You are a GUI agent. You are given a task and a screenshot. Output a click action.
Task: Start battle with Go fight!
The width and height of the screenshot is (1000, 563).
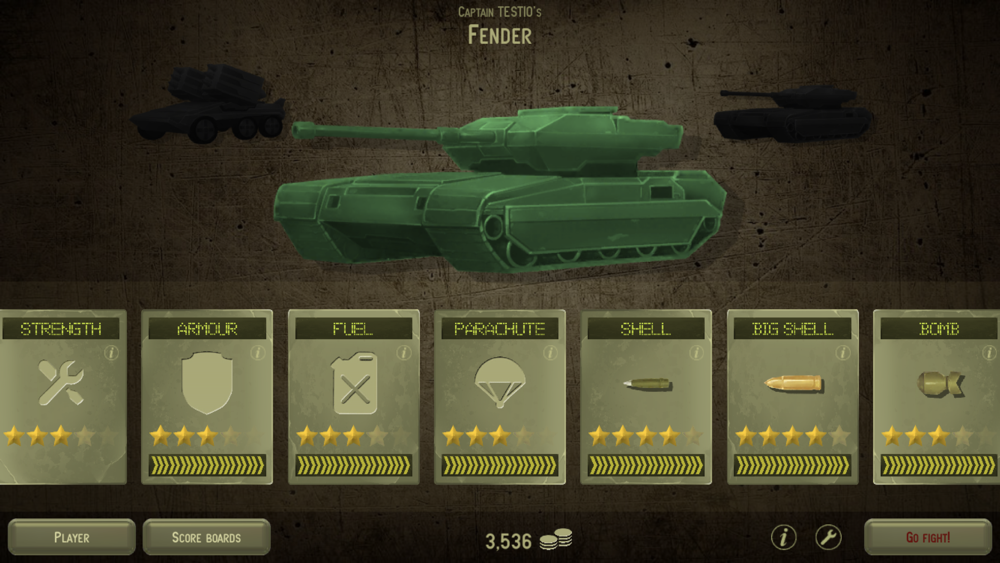[x=927, y=537]
